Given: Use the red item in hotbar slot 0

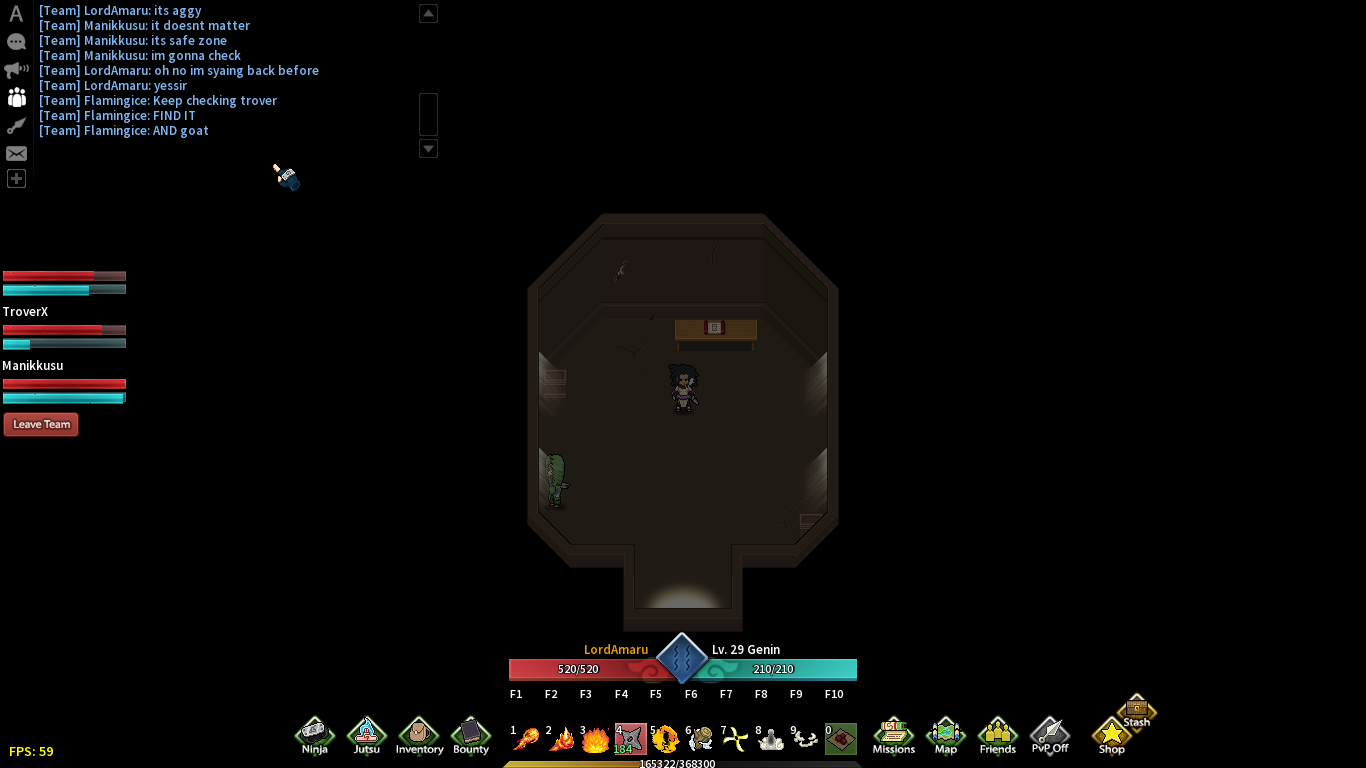Looking at the screenshot, I should (841, 739).
